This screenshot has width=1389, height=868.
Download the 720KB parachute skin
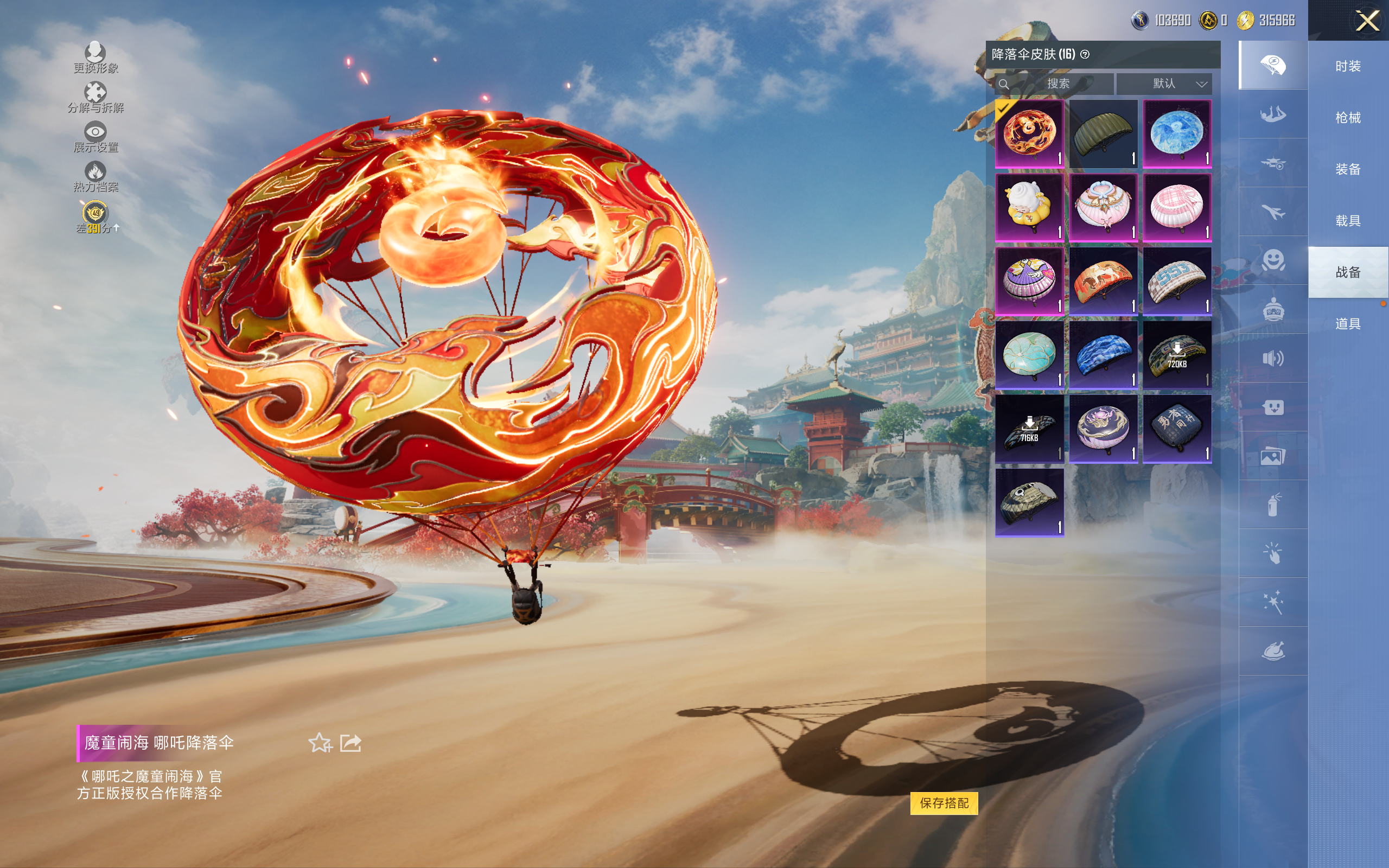(1177, 355)
